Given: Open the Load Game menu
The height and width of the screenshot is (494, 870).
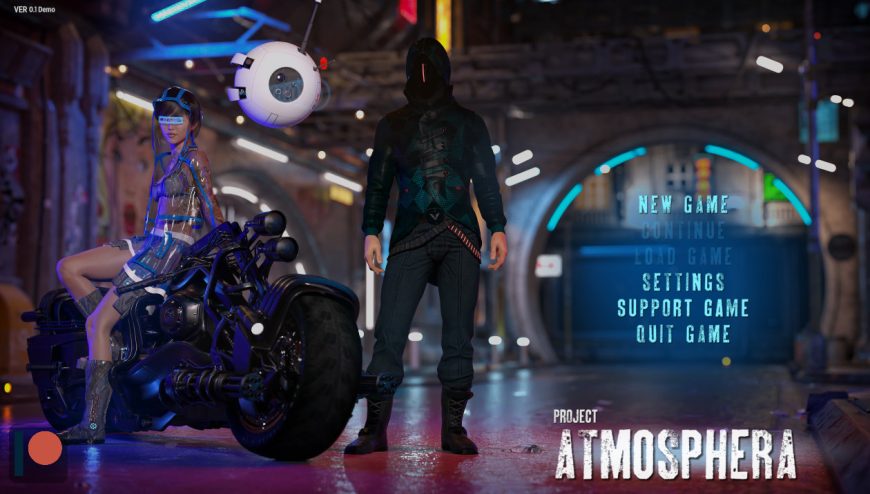Looking at the screenshot, I should [683, 256].
